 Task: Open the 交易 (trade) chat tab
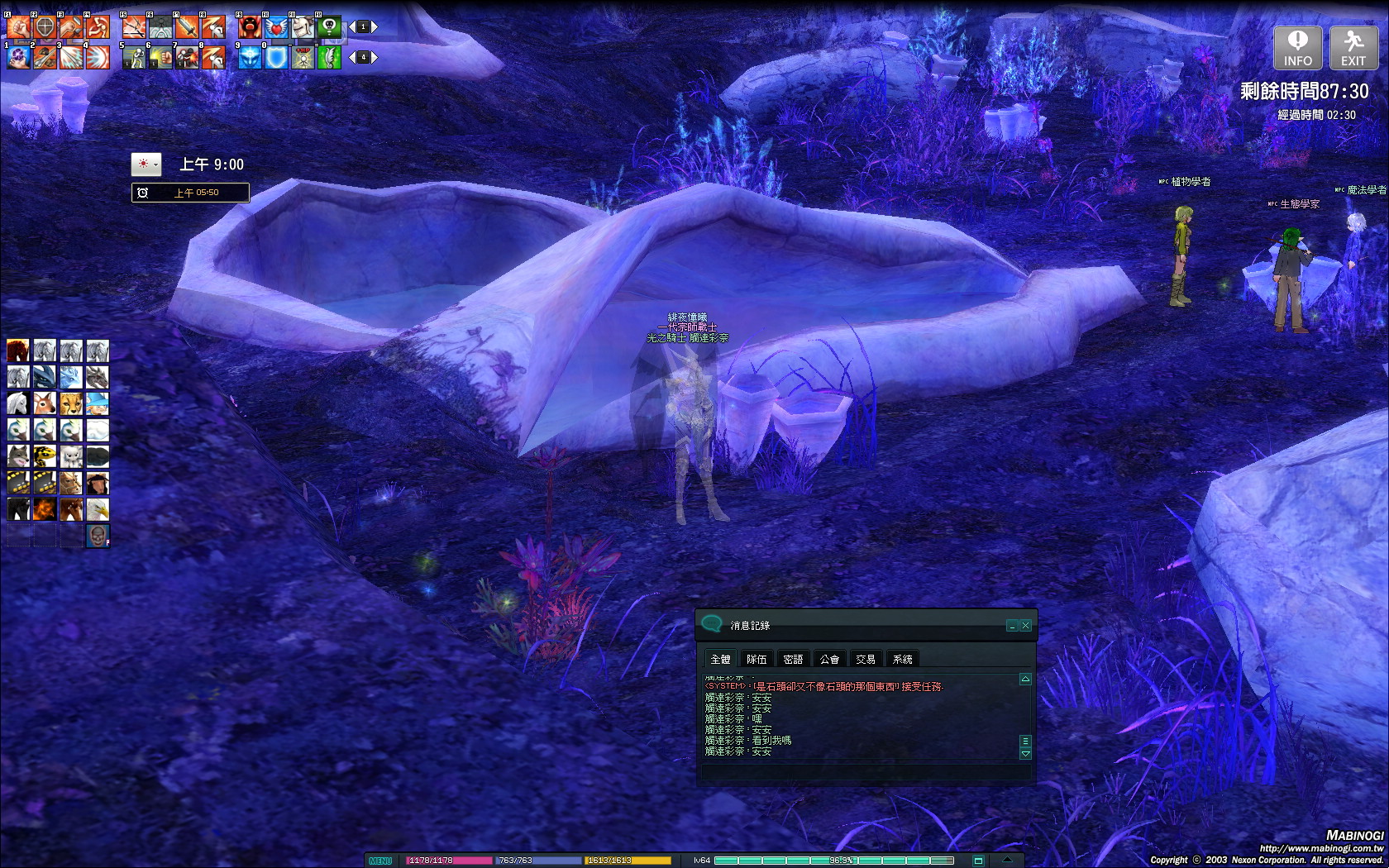pos(866,659)
